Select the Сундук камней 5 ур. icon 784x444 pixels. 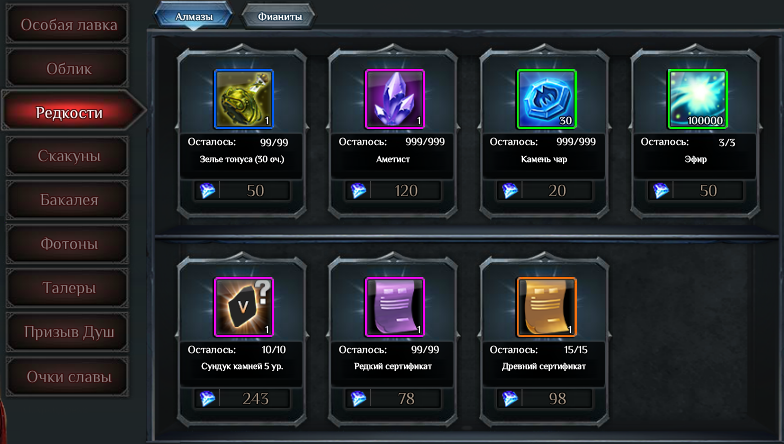pos(244,307)
